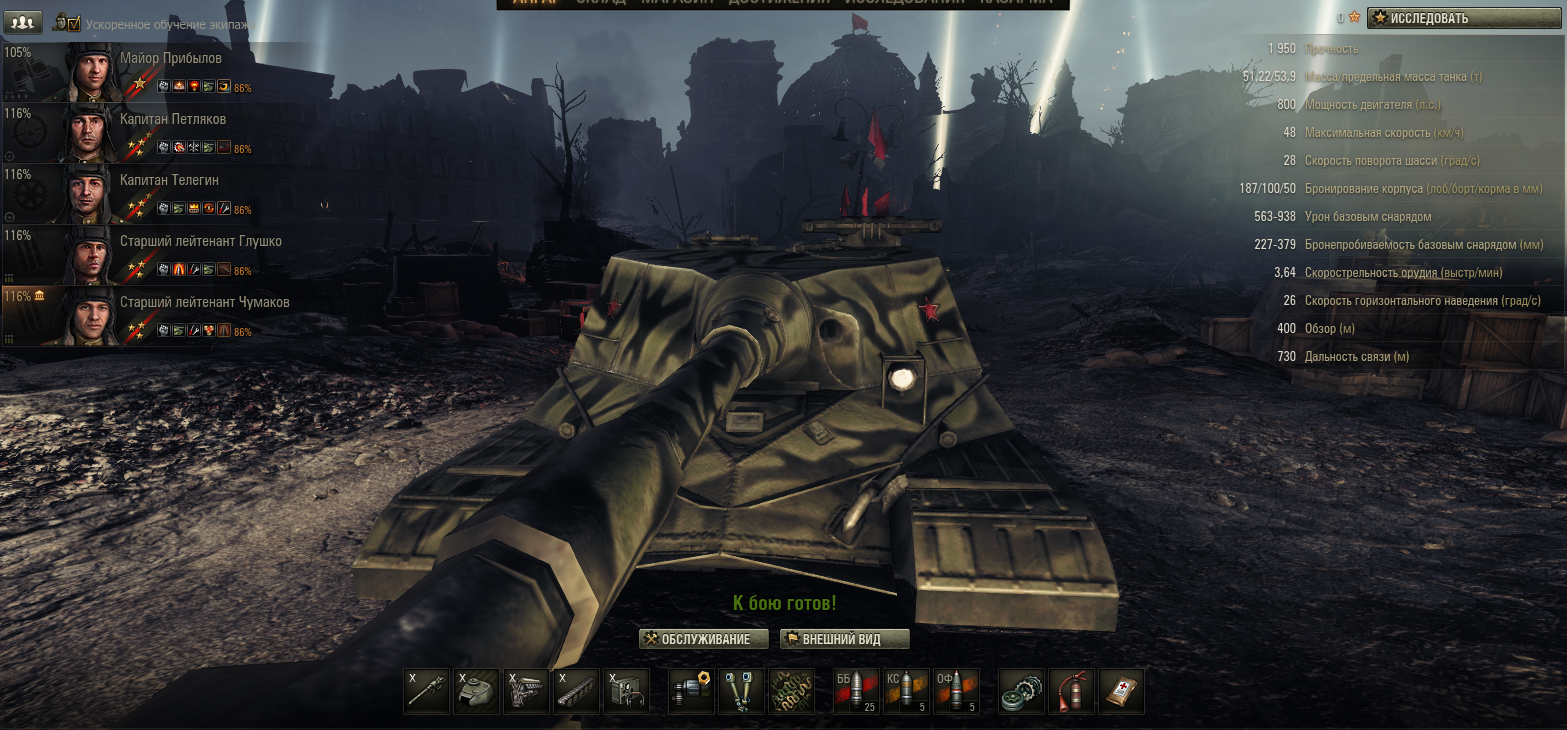Click the camouflage net equipment slot

[791, 691]
